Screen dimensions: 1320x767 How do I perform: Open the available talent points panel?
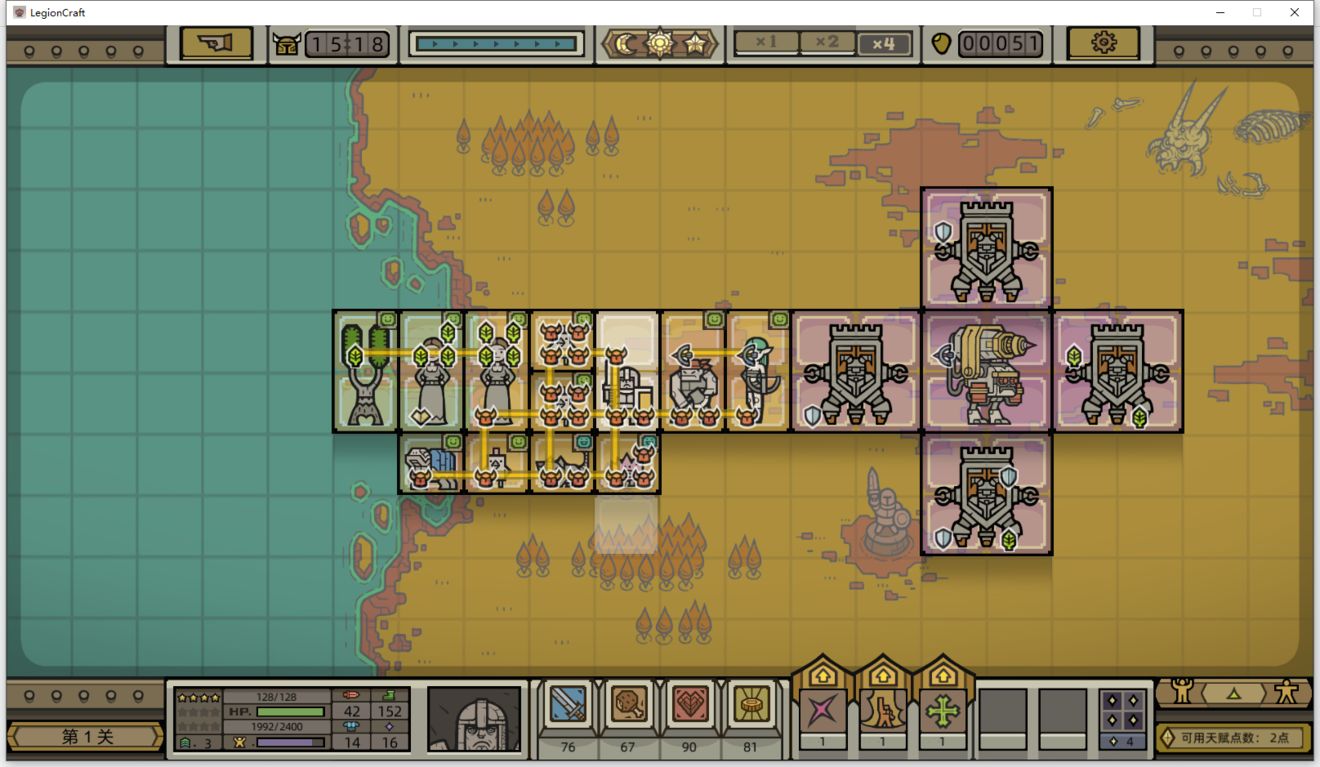tap(1234, 738)
